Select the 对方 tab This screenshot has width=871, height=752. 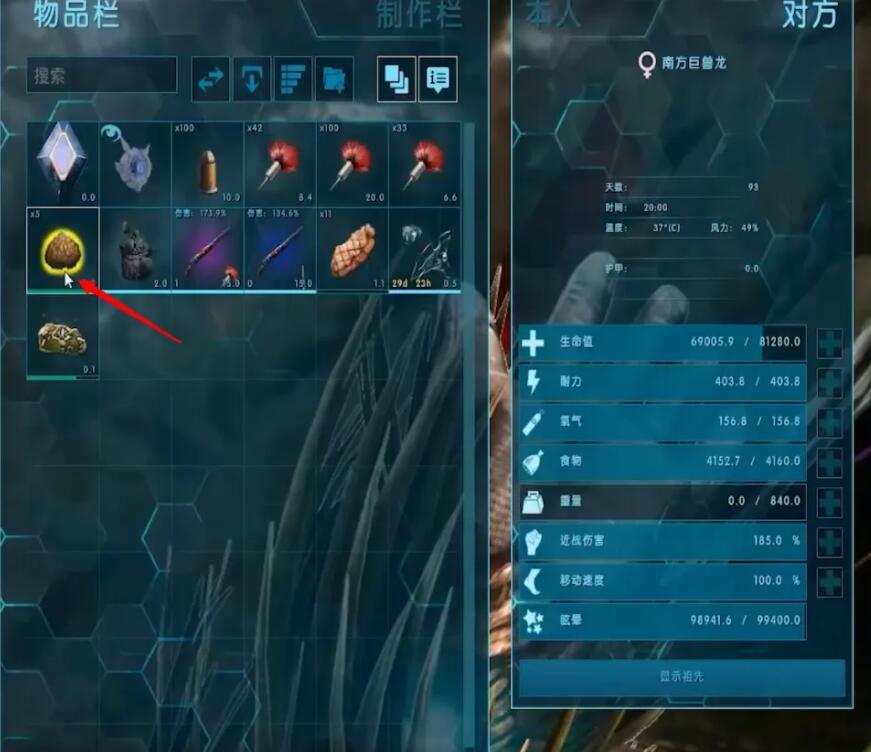[809, 14]
